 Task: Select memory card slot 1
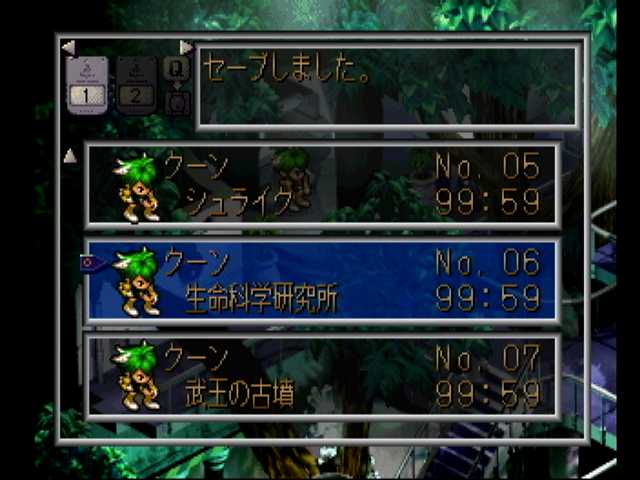point(86,84)
